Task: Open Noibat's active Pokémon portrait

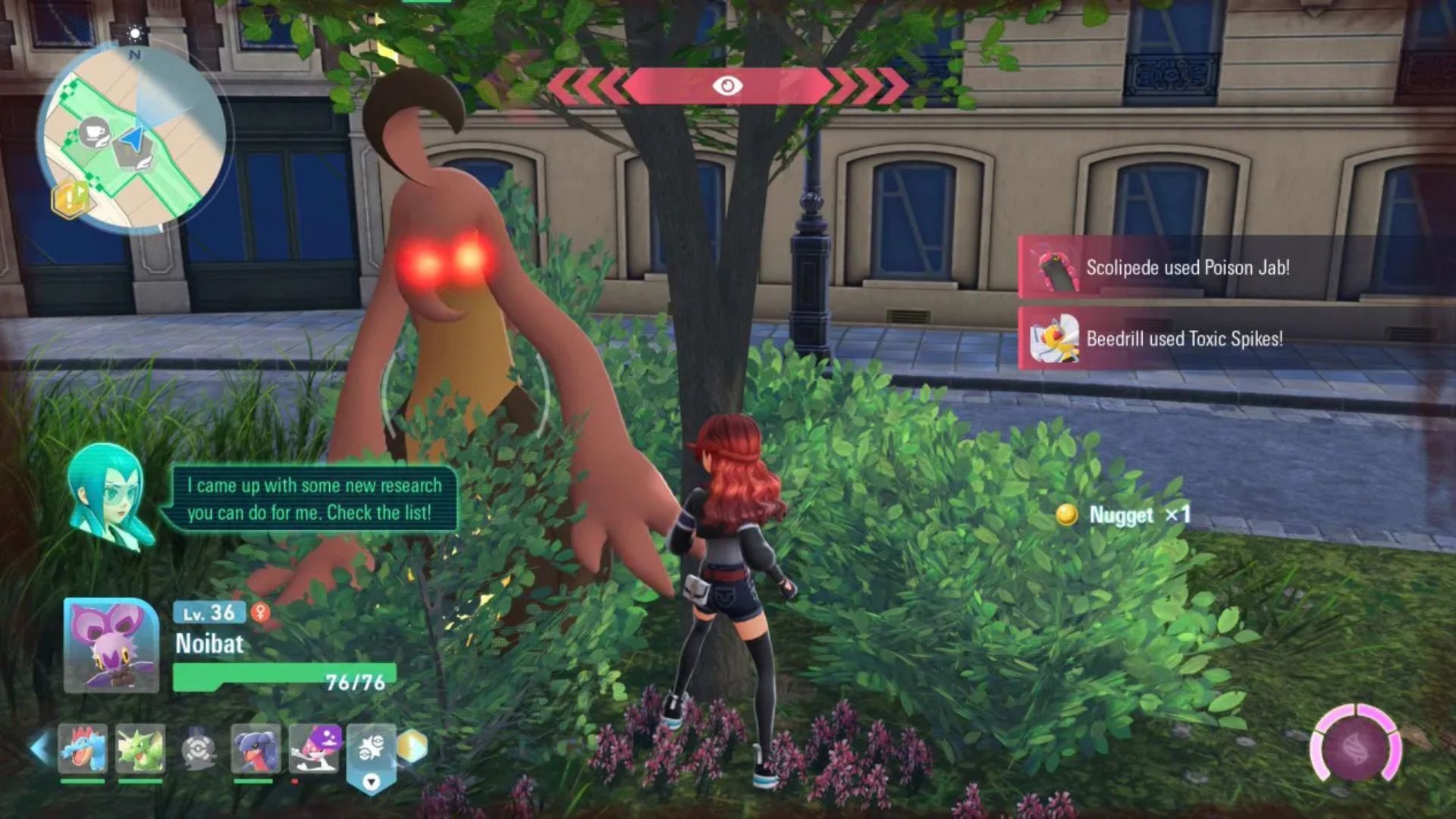Action: pyautogui.click(x=111, y=645)
